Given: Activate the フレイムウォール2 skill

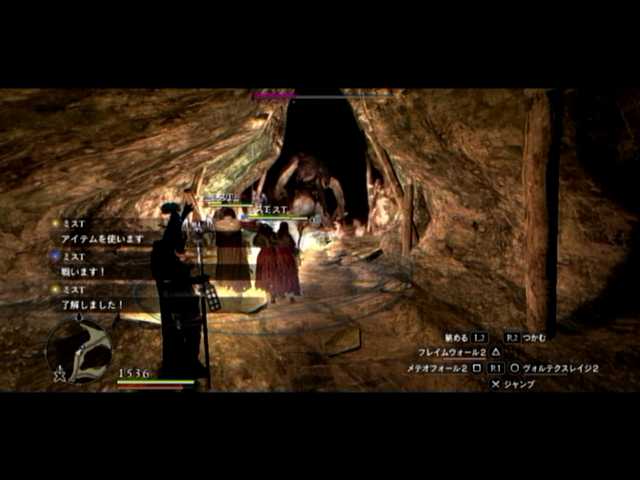Looking at the screenshot, I should coord(451,353).
